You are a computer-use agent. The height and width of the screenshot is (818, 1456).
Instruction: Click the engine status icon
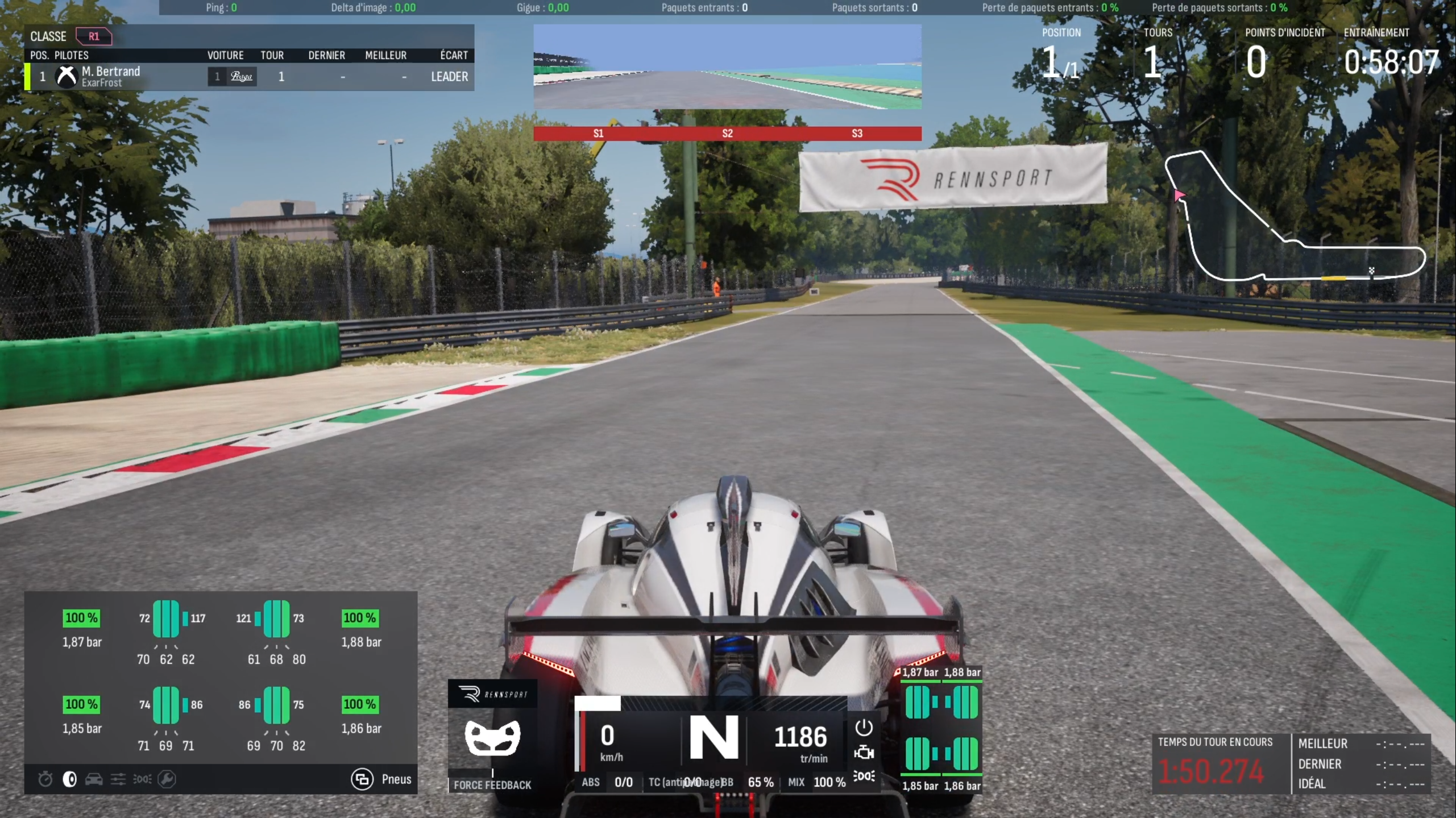(864, 753)
